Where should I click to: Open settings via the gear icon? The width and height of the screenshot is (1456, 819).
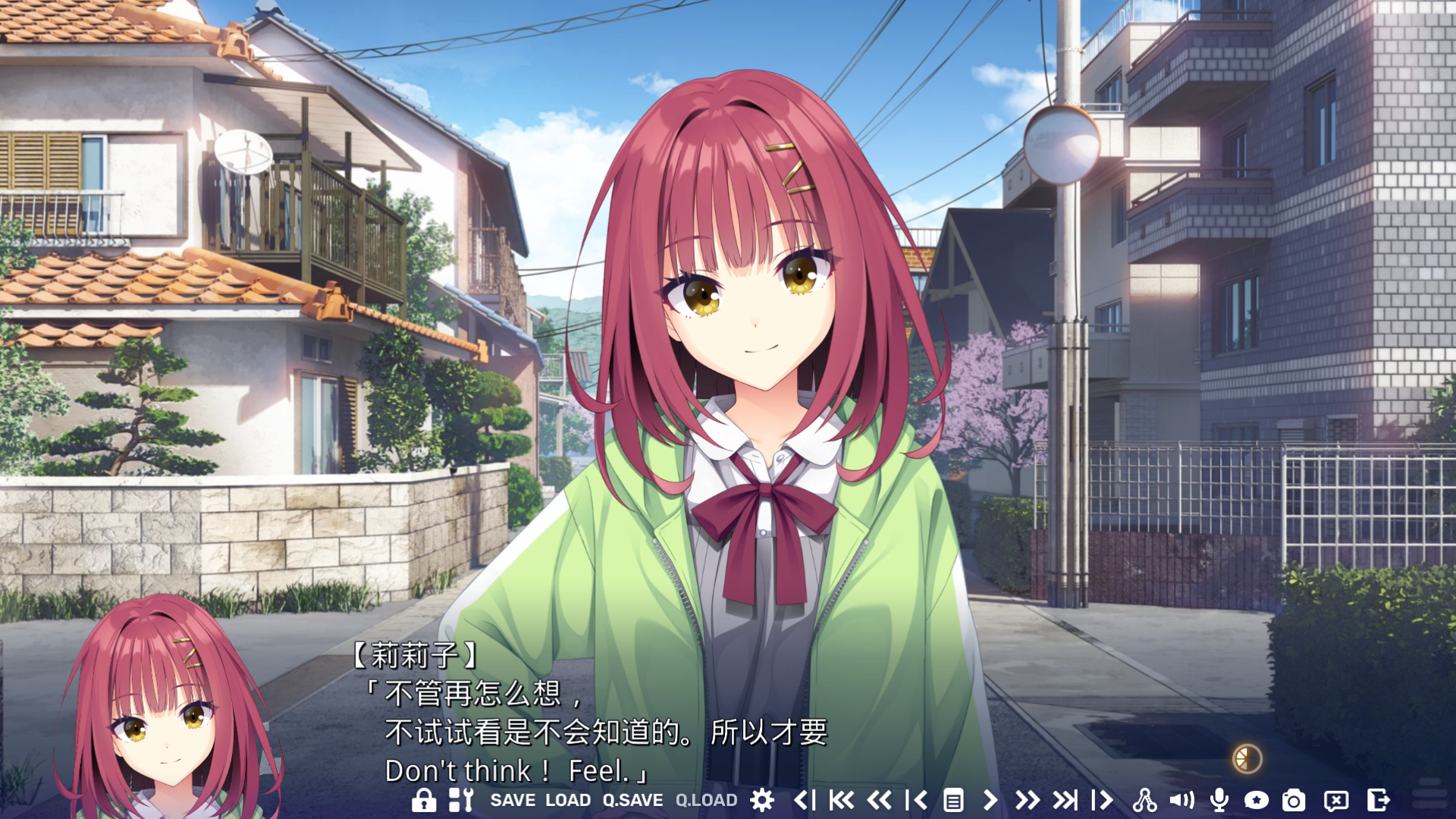pos(762,800)
